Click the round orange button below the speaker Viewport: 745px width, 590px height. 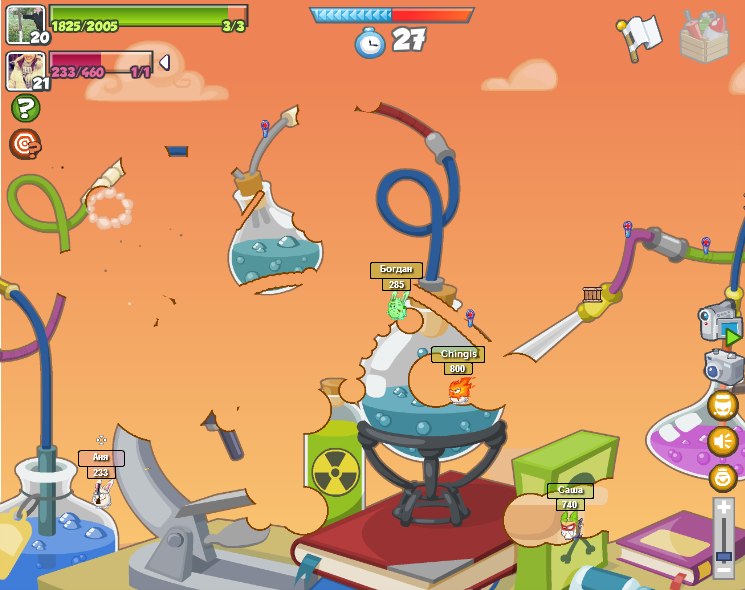[723, 477]
